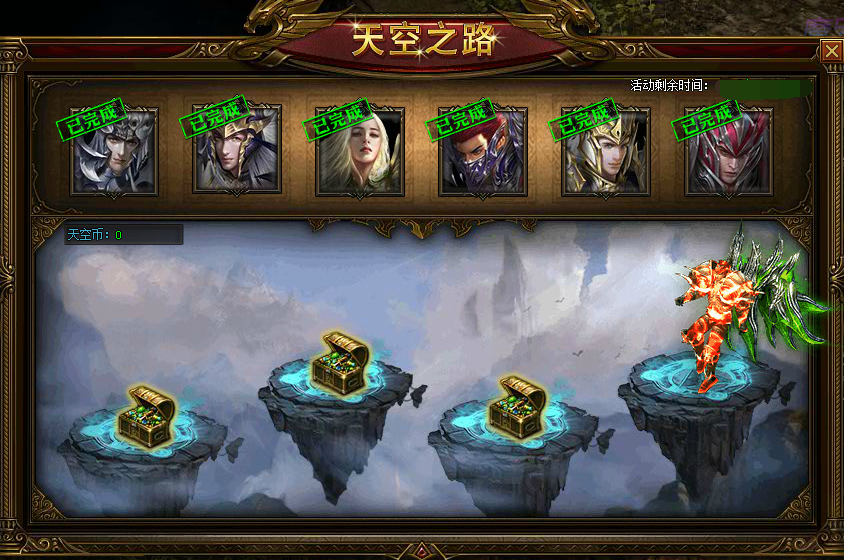Choose the gold winged-helmet hero portrait
This screenshot has height=560, width=844.
pos(237,152)
